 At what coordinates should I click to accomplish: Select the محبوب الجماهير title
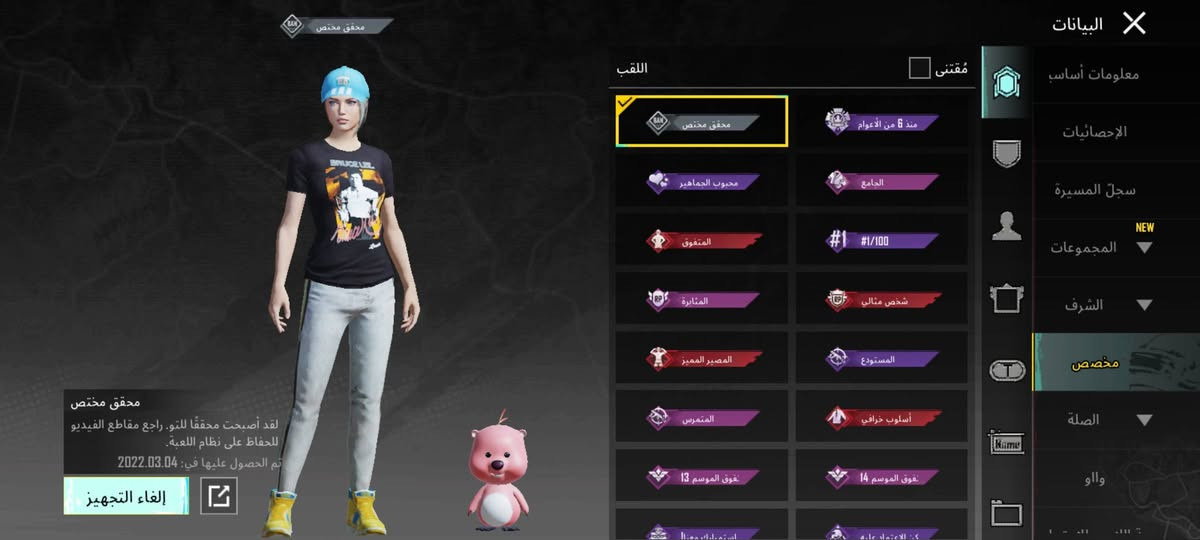[702, 182]
